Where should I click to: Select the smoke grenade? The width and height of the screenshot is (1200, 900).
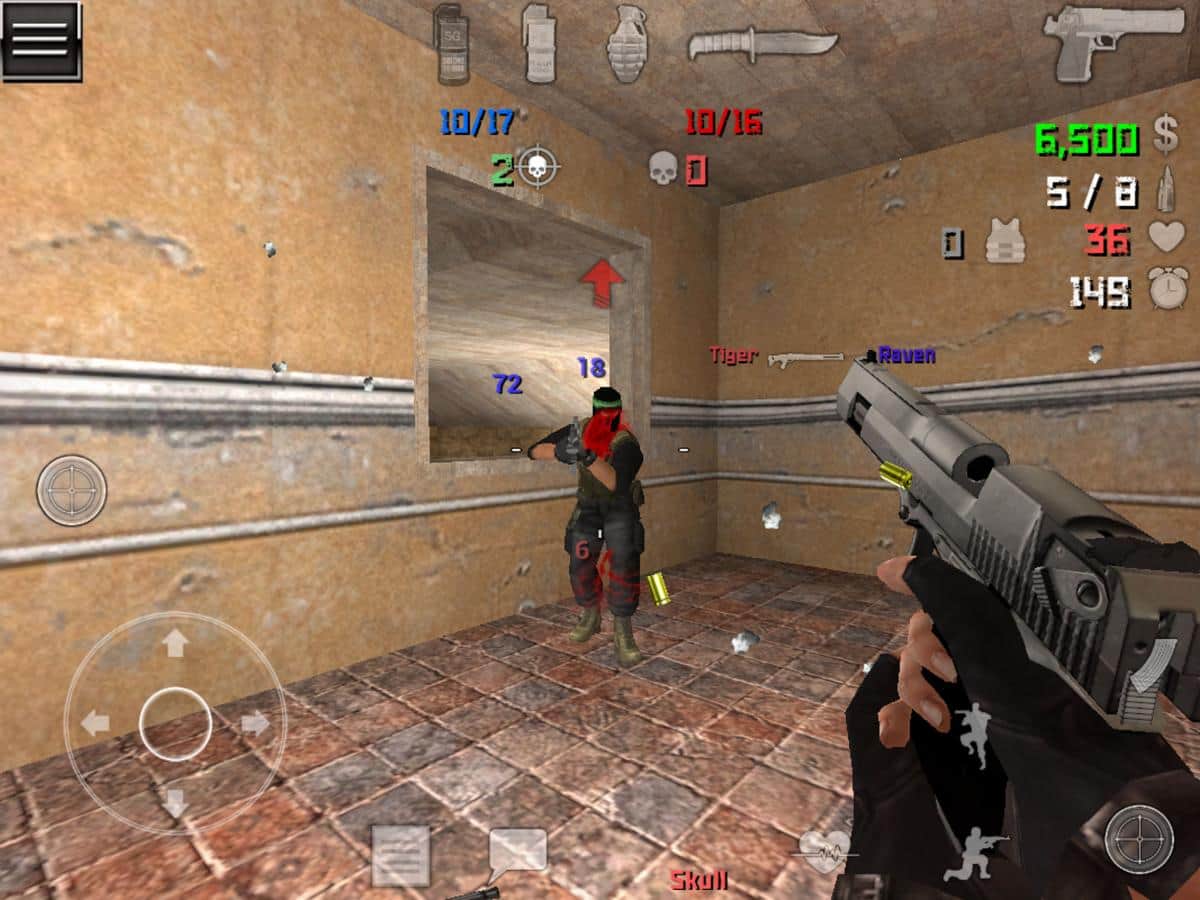pyautogui.click(x=451, y=44)
